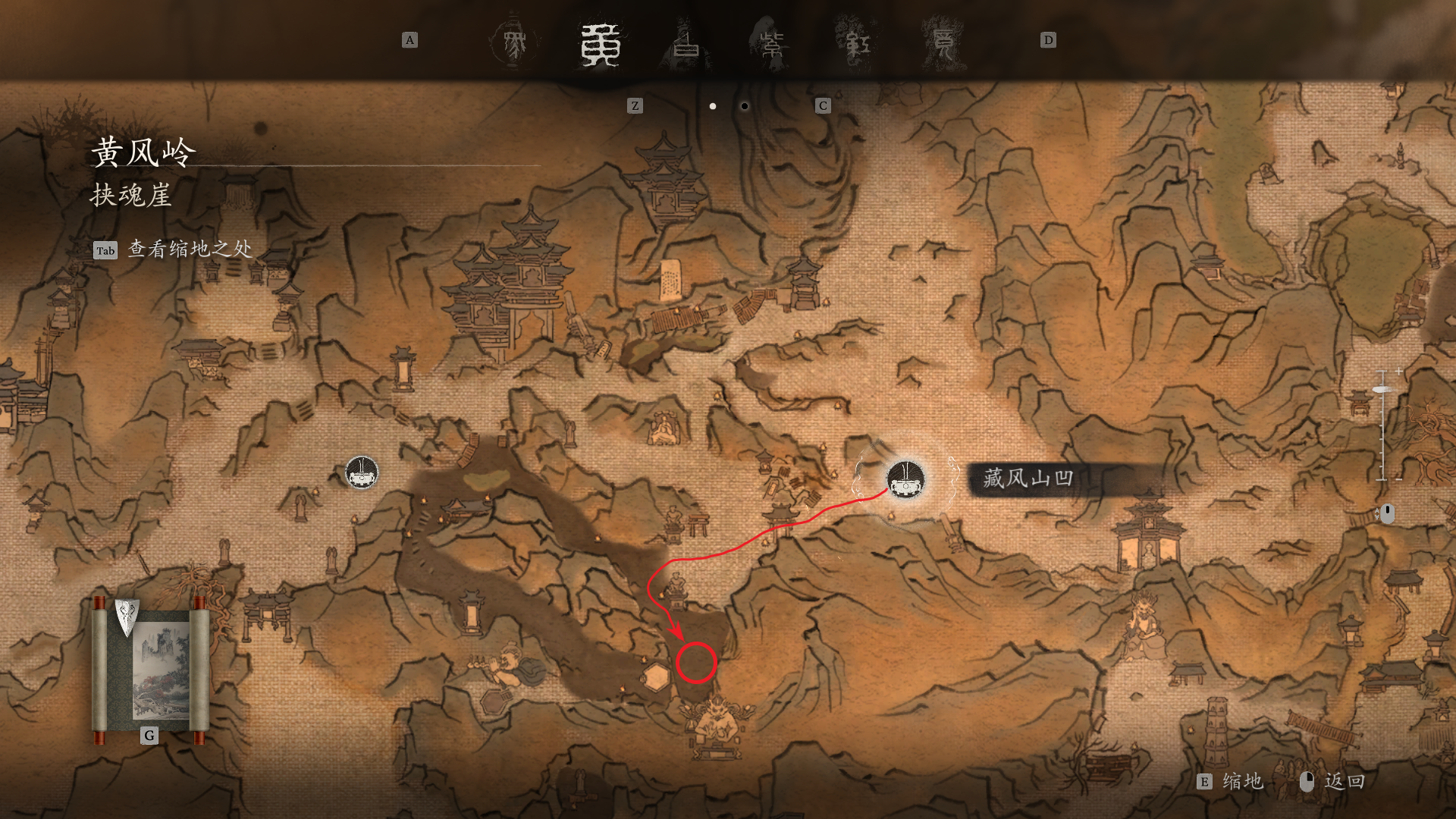Switch to the 紫 chapter tab
This screenshot has height=819, width=1456.
[x=772, y=43]
